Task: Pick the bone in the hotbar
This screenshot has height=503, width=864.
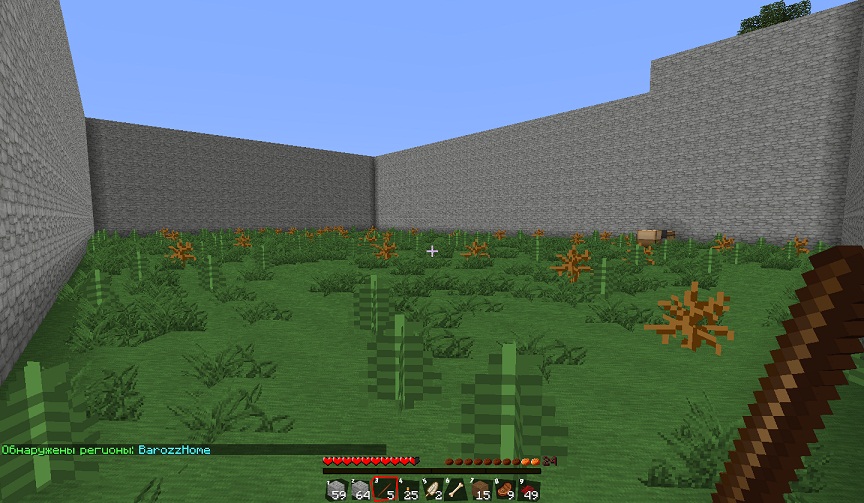Action: point(456,490)
